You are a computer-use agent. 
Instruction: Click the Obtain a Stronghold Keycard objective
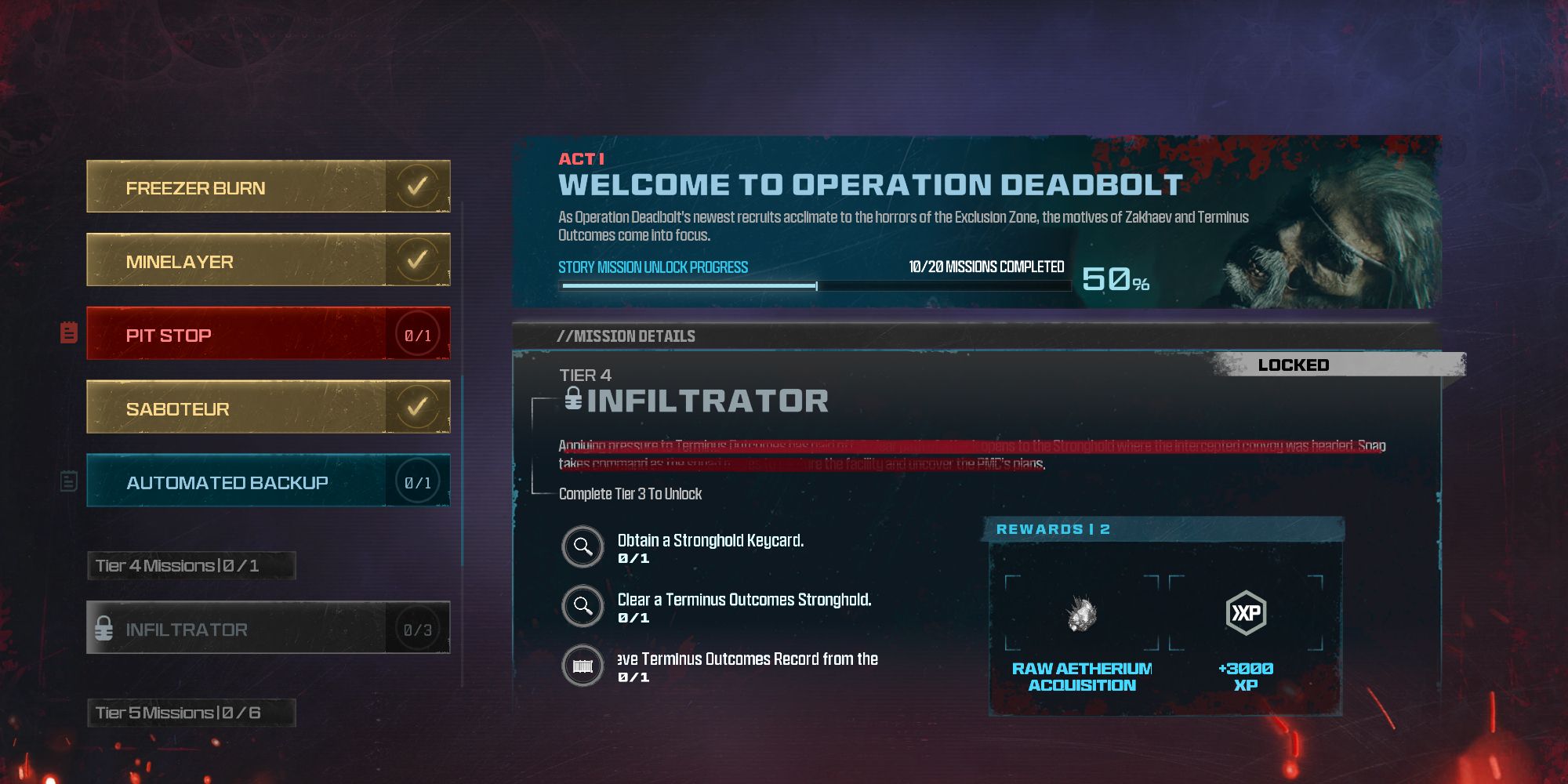tap(710, 546)
